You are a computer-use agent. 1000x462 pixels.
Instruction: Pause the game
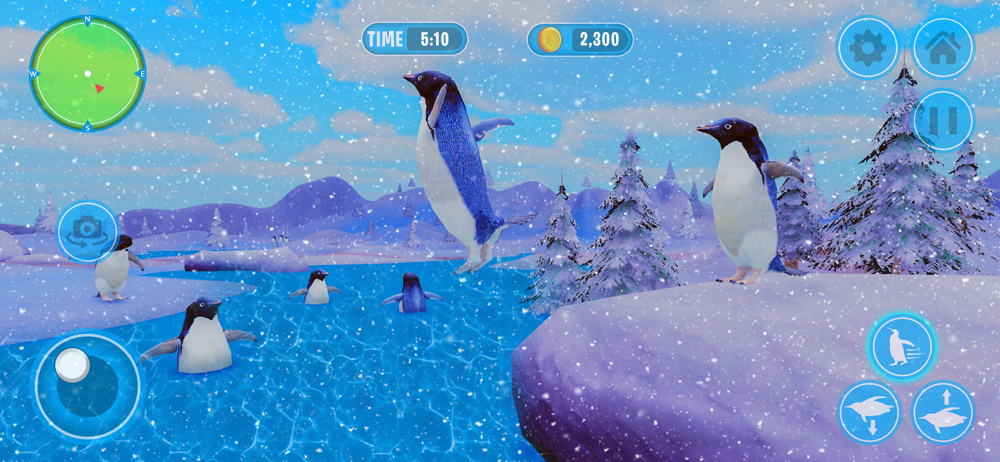[942, 121]
